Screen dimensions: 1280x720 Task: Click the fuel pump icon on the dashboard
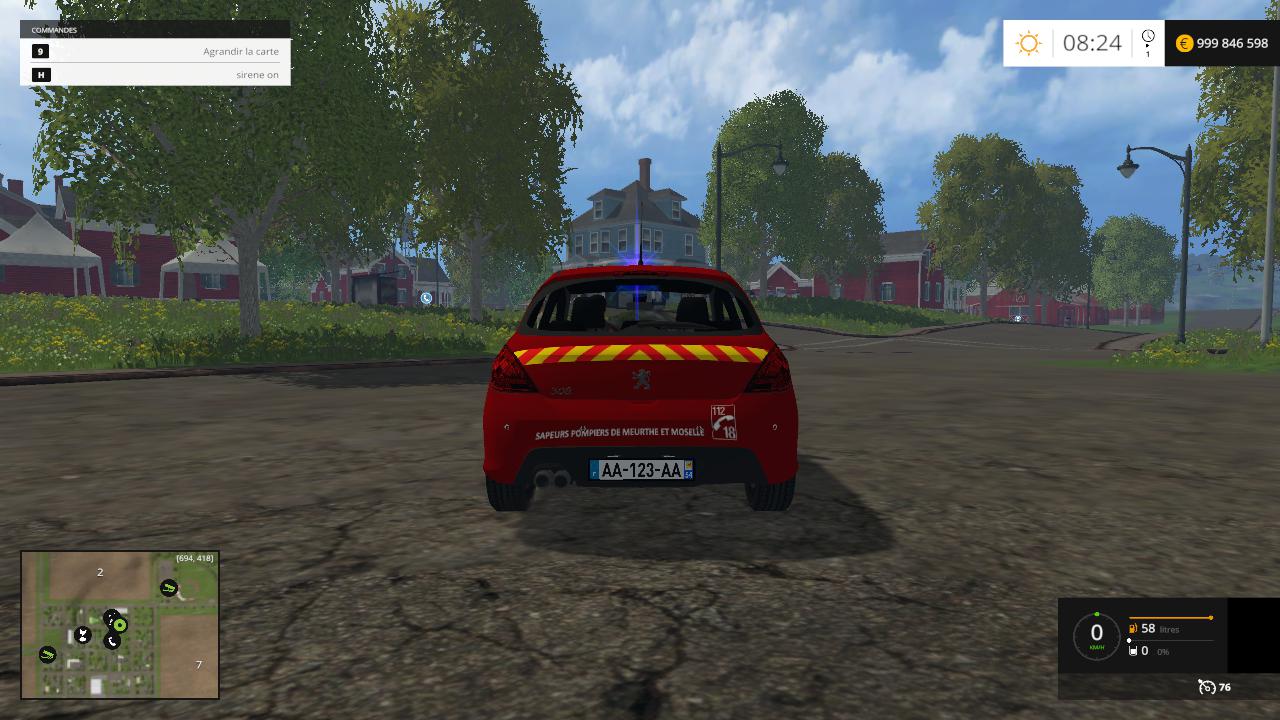[x=1132, y=629]
